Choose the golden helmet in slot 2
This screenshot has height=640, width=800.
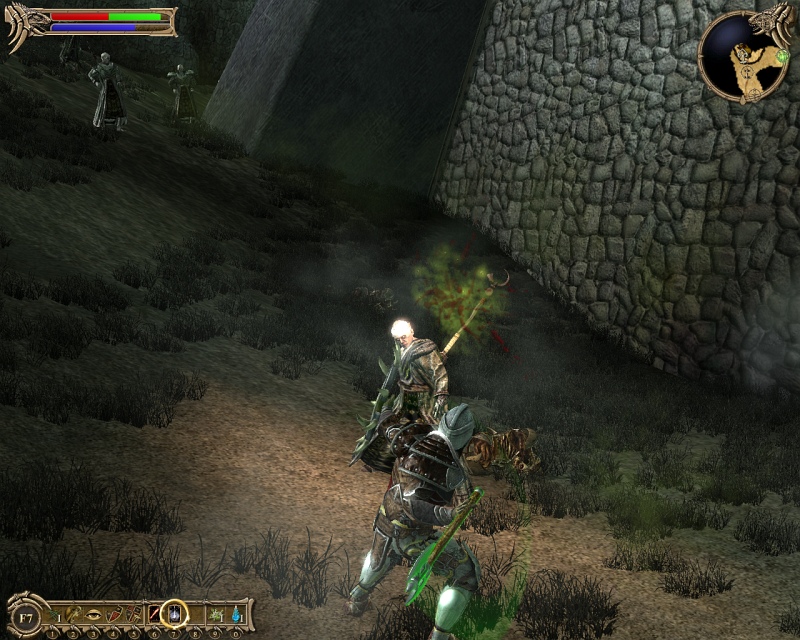75,613
